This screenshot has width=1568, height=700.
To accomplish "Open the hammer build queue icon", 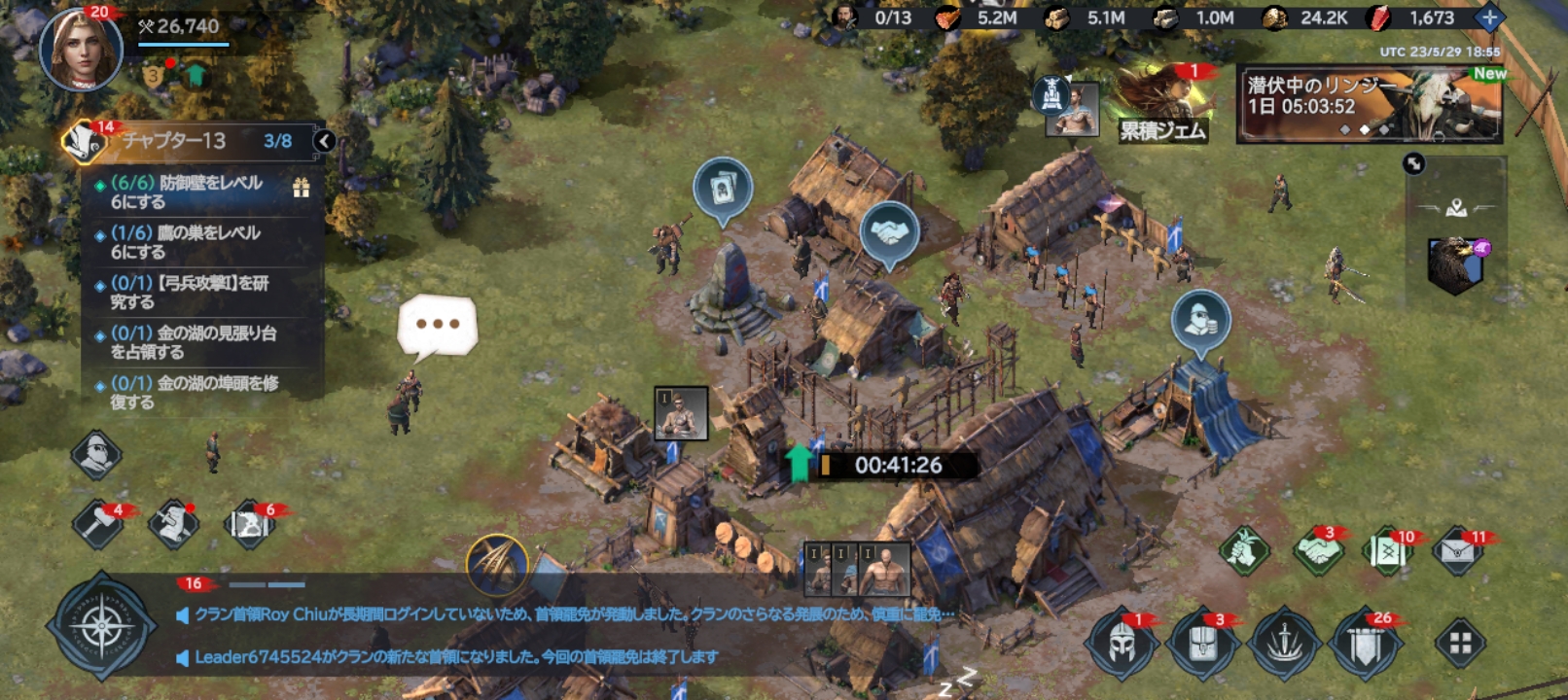I will [x=98, y=524].
